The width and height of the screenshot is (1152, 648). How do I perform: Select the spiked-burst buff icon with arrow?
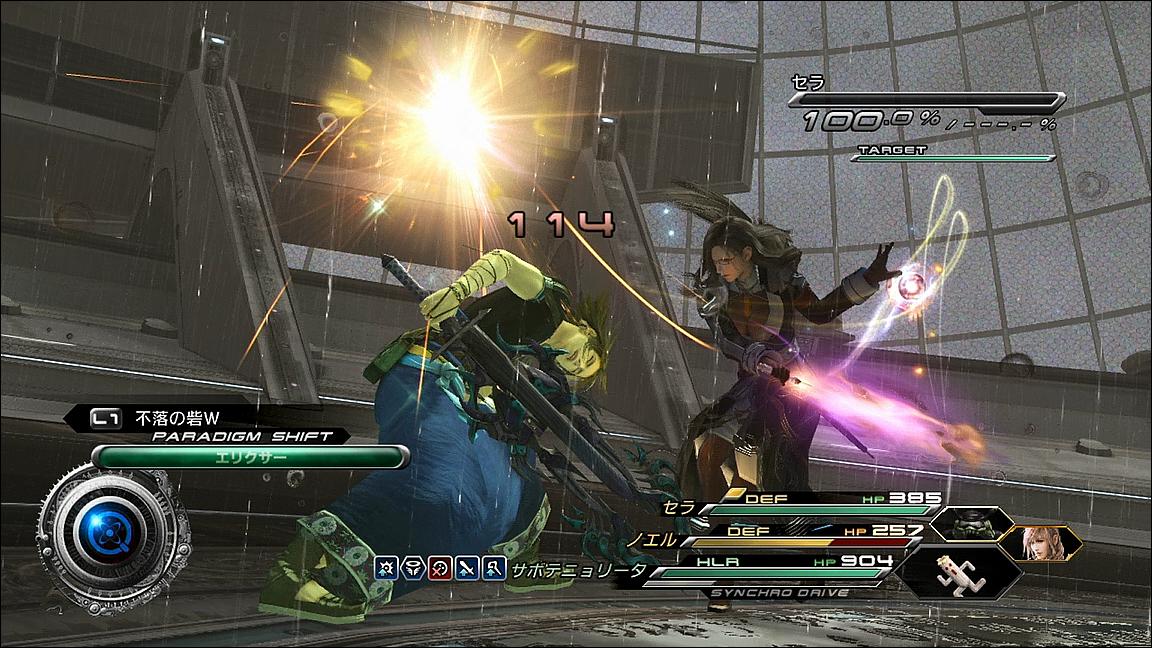[386, 570]
